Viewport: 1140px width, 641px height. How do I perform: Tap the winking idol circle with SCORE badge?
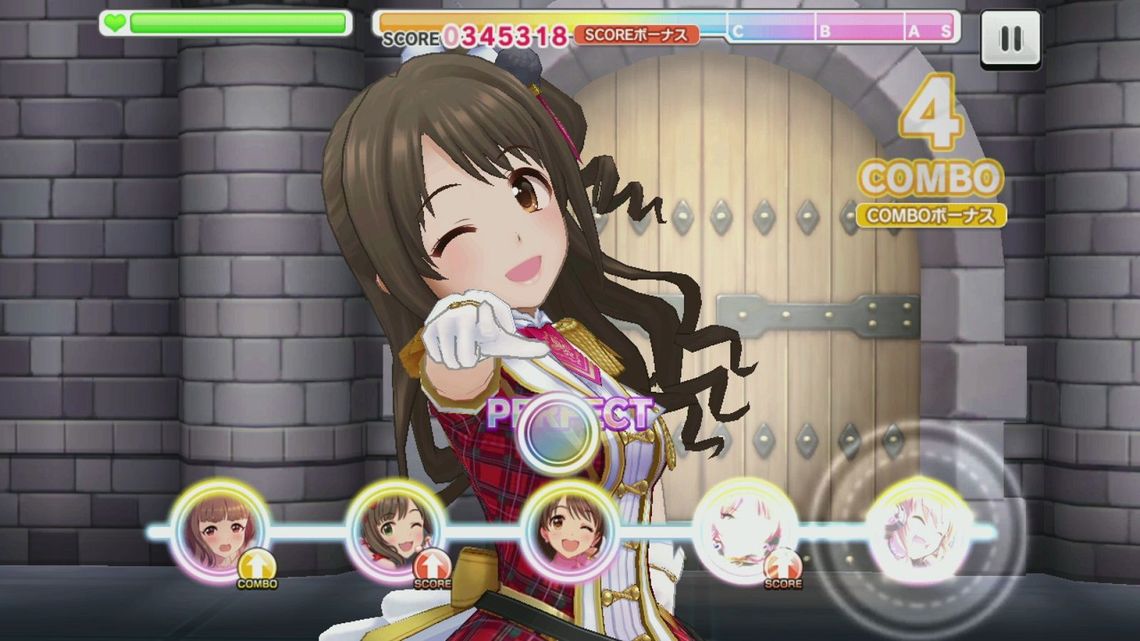(x=395, y=531)
